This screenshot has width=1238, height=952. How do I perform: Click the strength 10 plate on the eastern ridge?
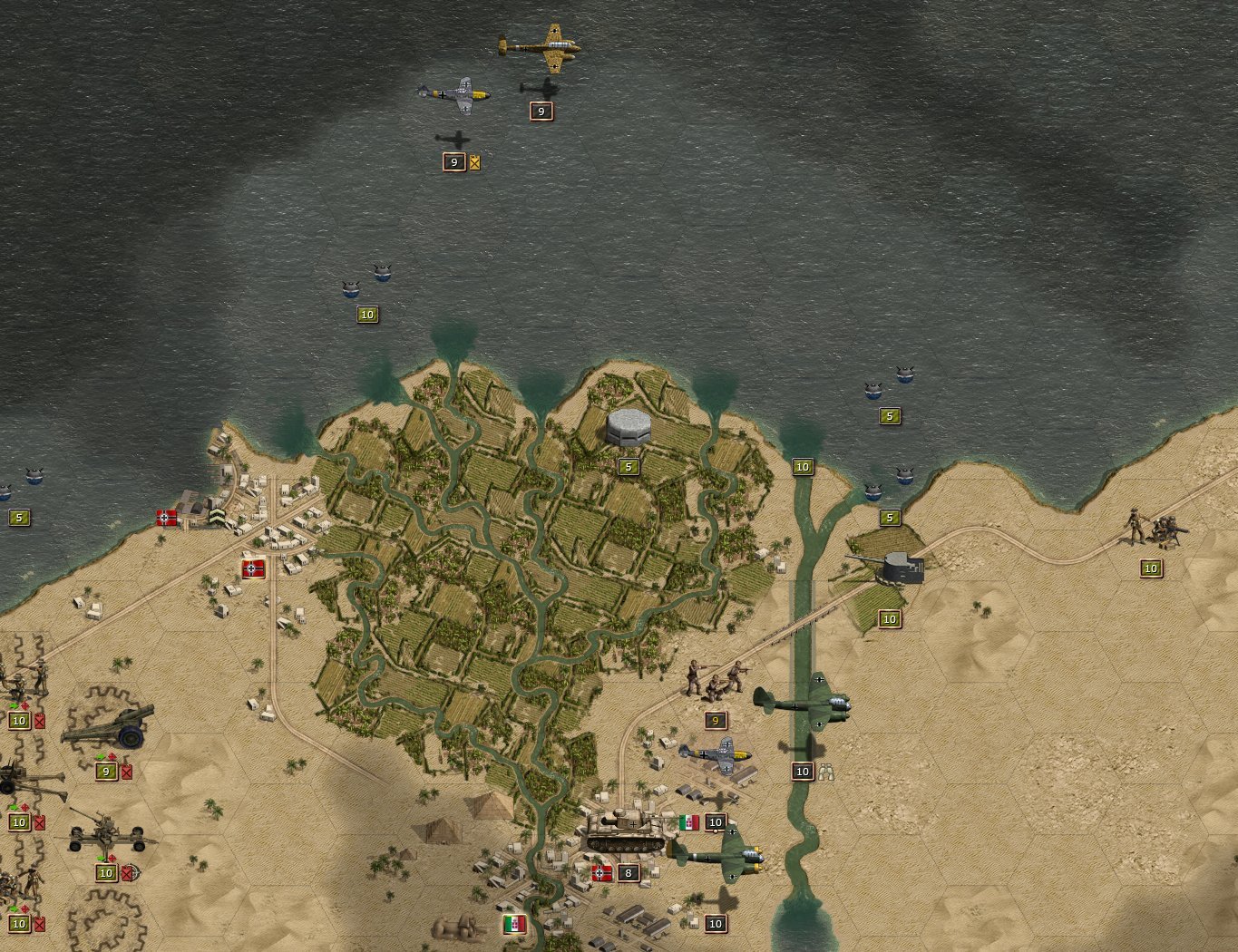(1150, 568)
